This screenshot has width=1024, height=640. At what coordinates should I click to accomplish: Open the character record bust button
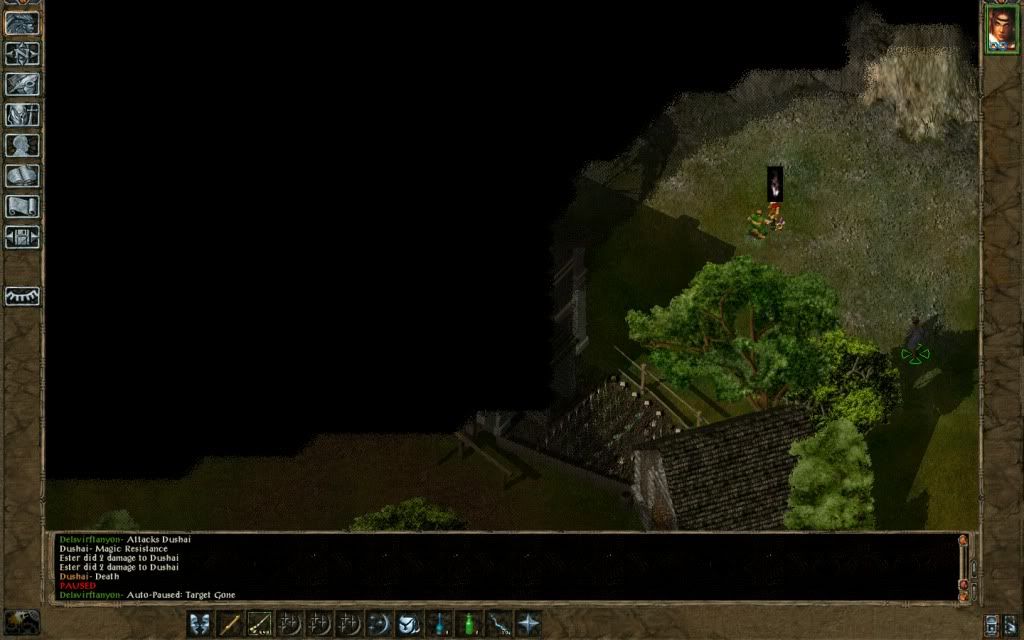click(22, 146)
